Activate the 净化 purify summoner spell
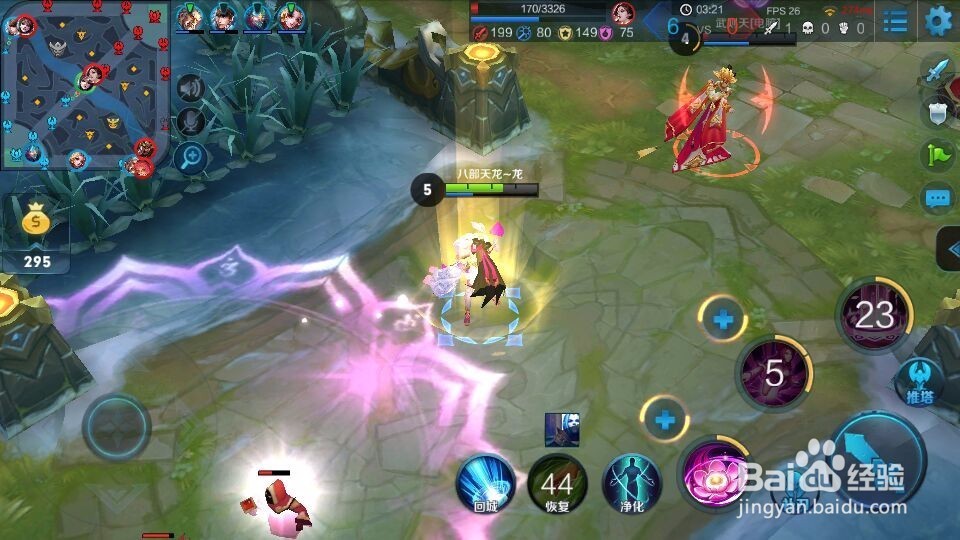Image resolution: width=960 pixels, height=540 pixels. pos(632,482)
